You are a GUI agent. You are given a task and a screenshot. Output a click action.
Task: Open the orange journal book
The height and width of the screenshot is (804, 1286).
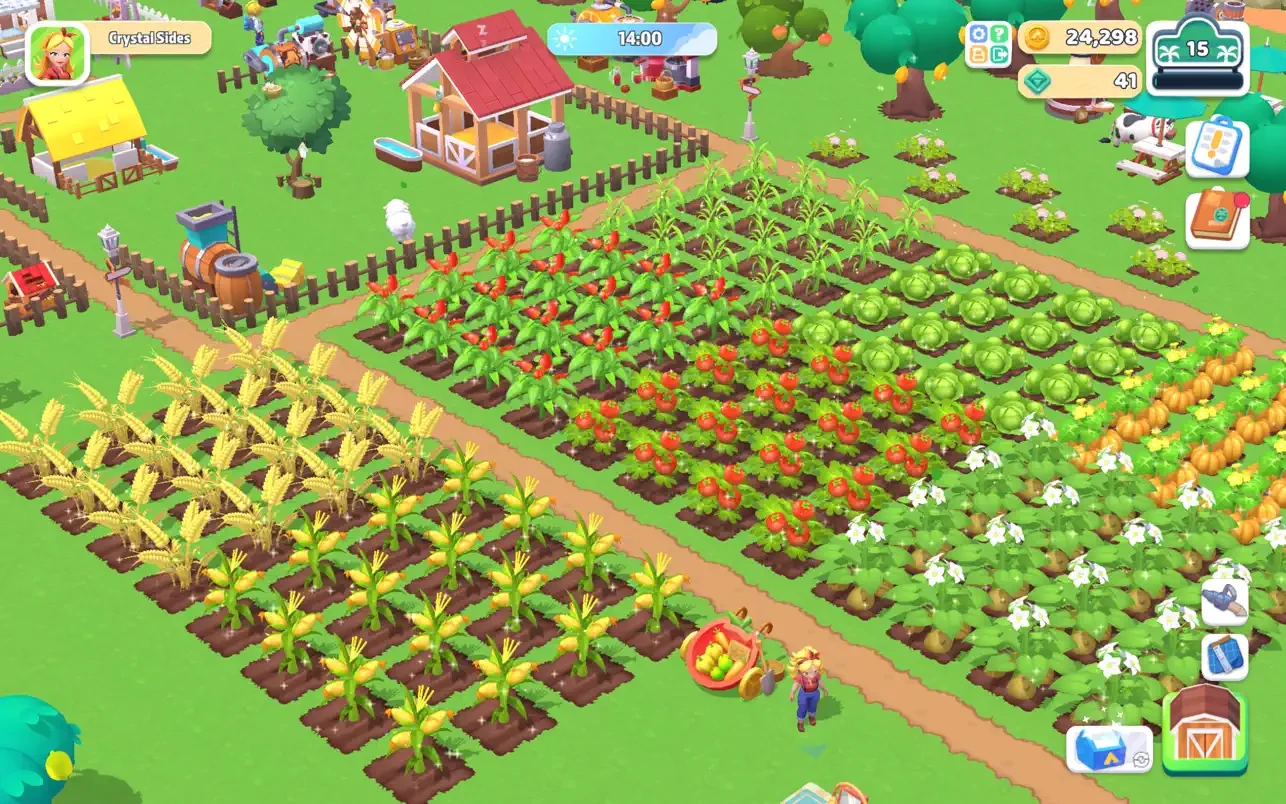coord(1217,219)
